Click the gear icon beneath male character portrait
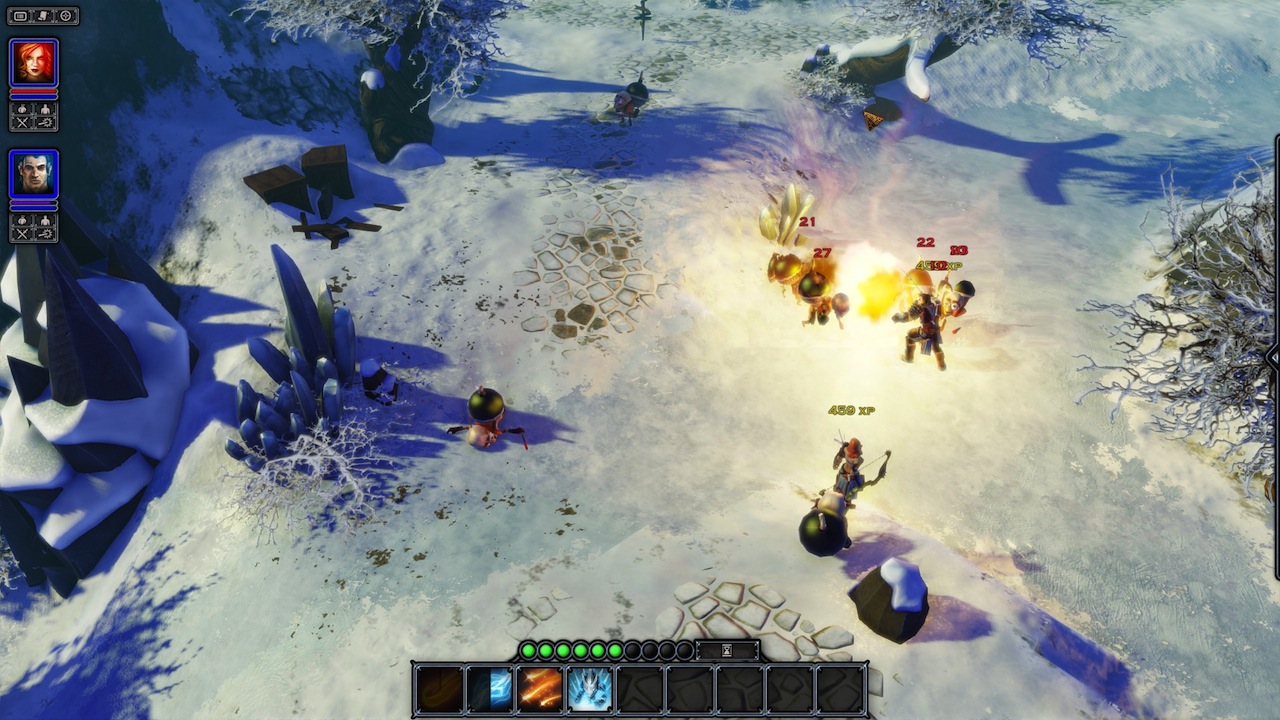 point(44,231)
